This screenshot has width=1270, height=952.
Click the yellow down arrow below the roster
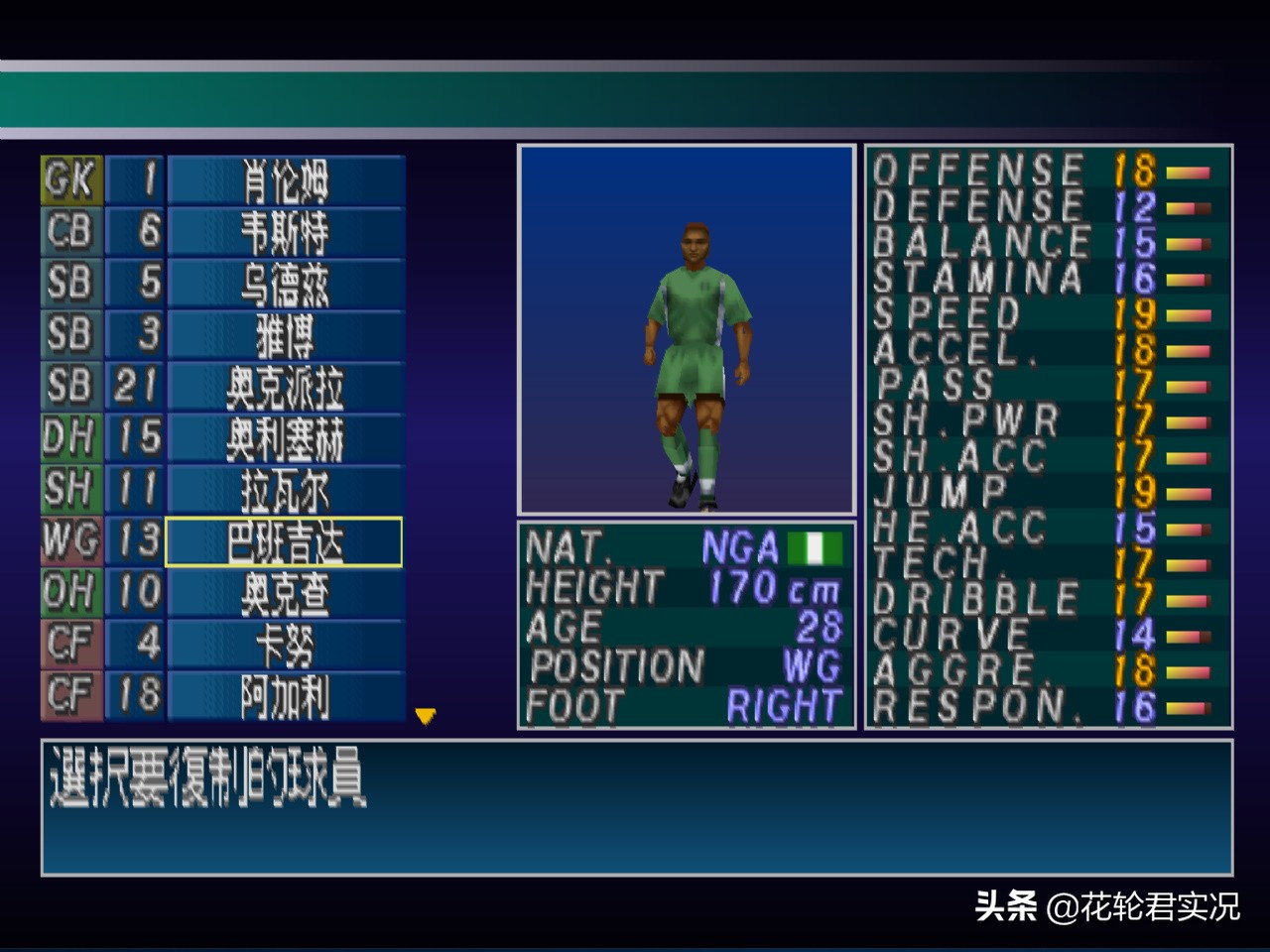pos(425,716)
